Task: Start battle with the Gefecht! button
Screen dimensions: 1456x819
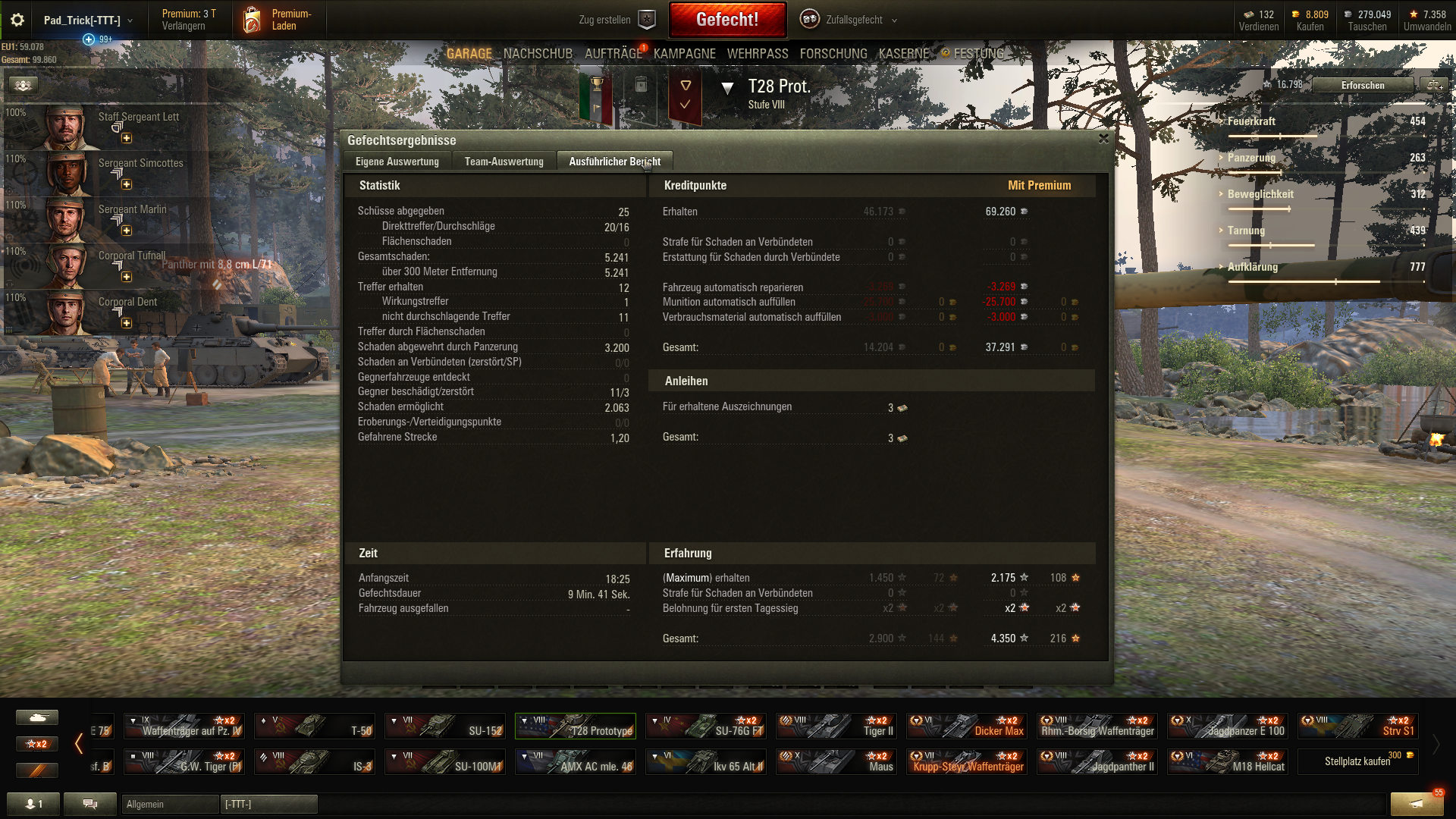Action: (x=727, y=20)
